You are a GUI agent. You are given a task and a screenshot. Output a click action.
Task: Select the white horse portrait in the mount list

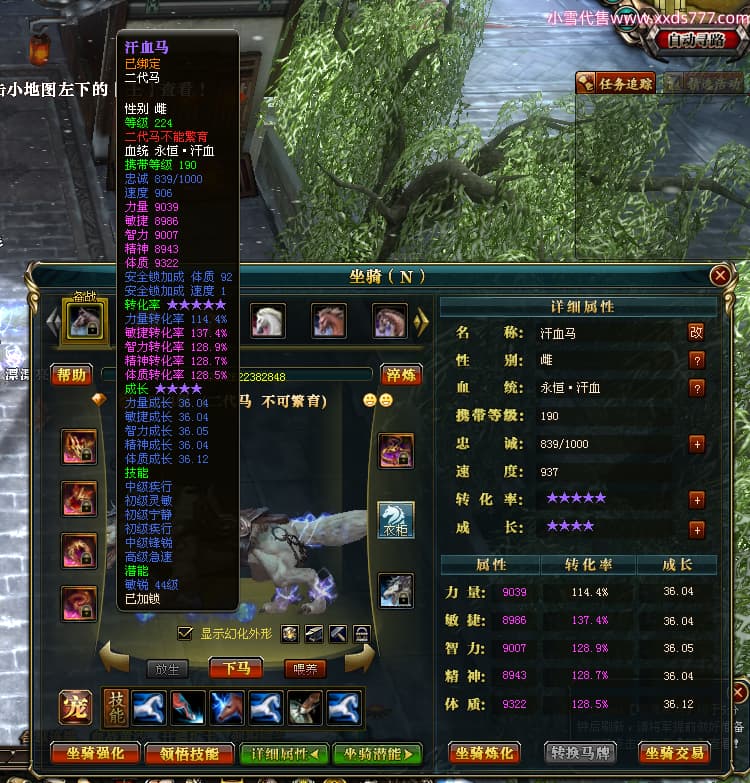coord(267,321)
